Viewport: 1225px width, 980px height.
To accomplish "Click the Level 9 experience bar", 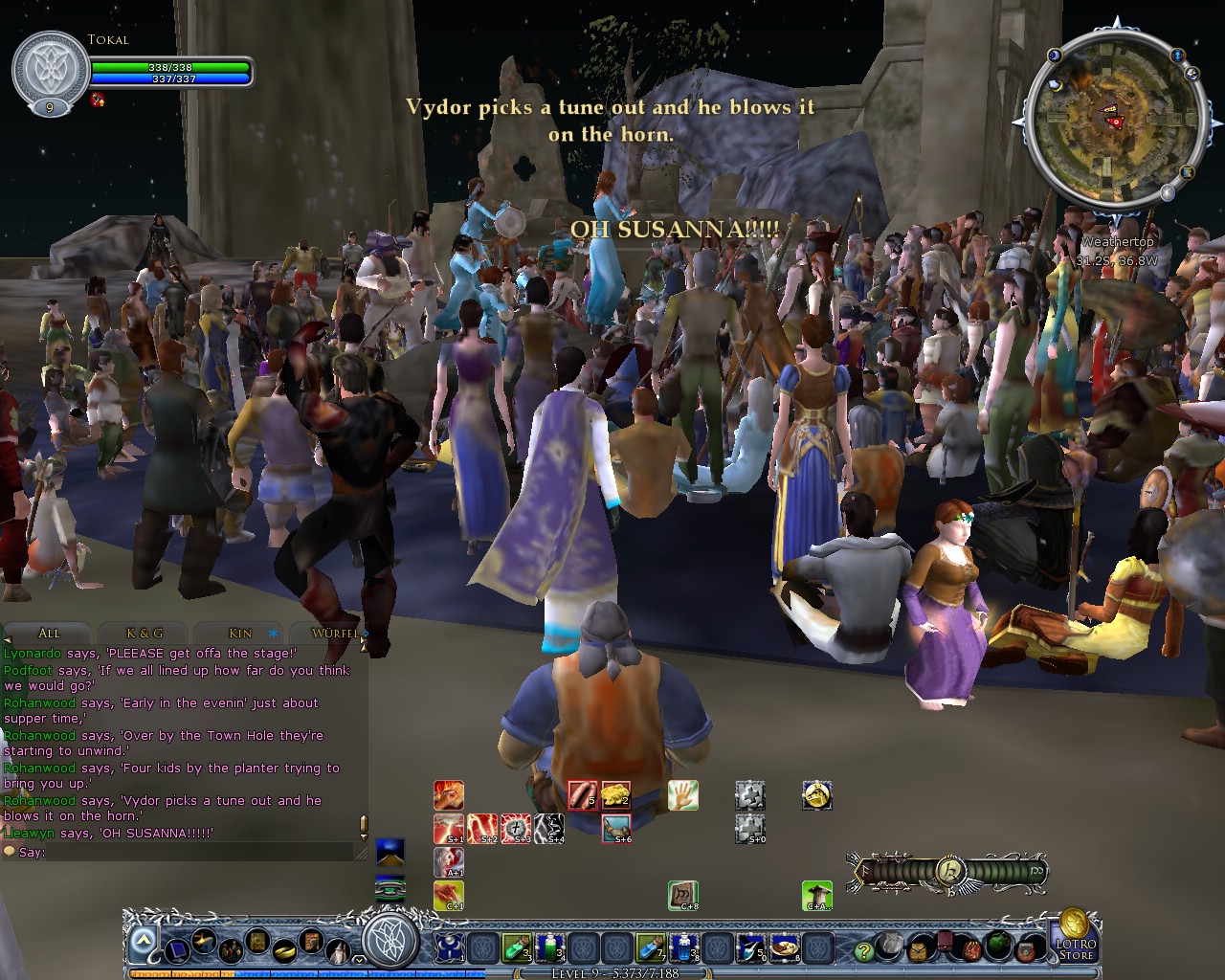I will (x=612, y=973).
